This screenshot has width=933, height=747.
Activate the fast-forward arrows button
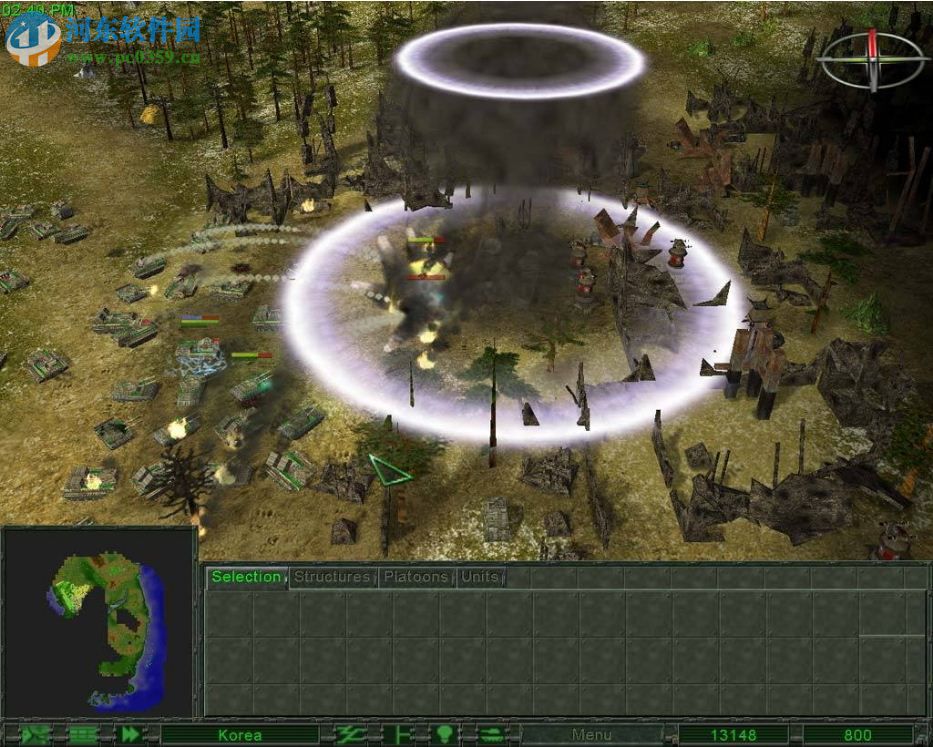pyautogui.click(x=131, y=735)
